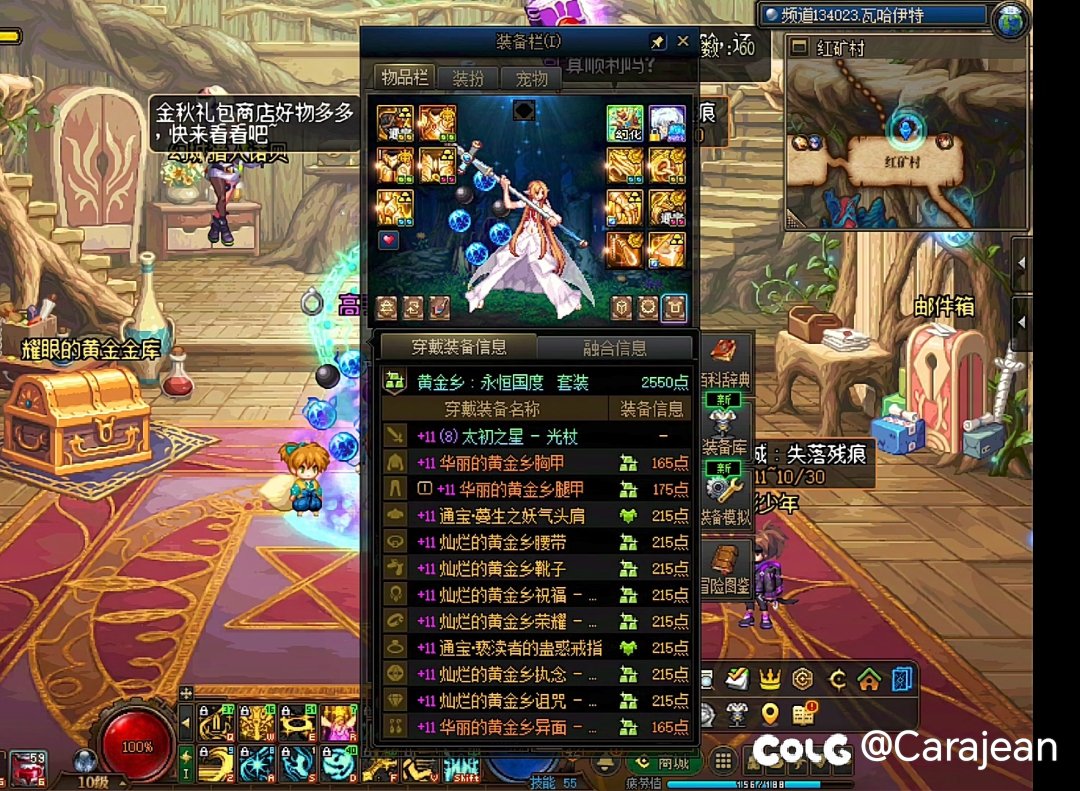Open the 装备模拟 wrench icon

click(720, 488)
